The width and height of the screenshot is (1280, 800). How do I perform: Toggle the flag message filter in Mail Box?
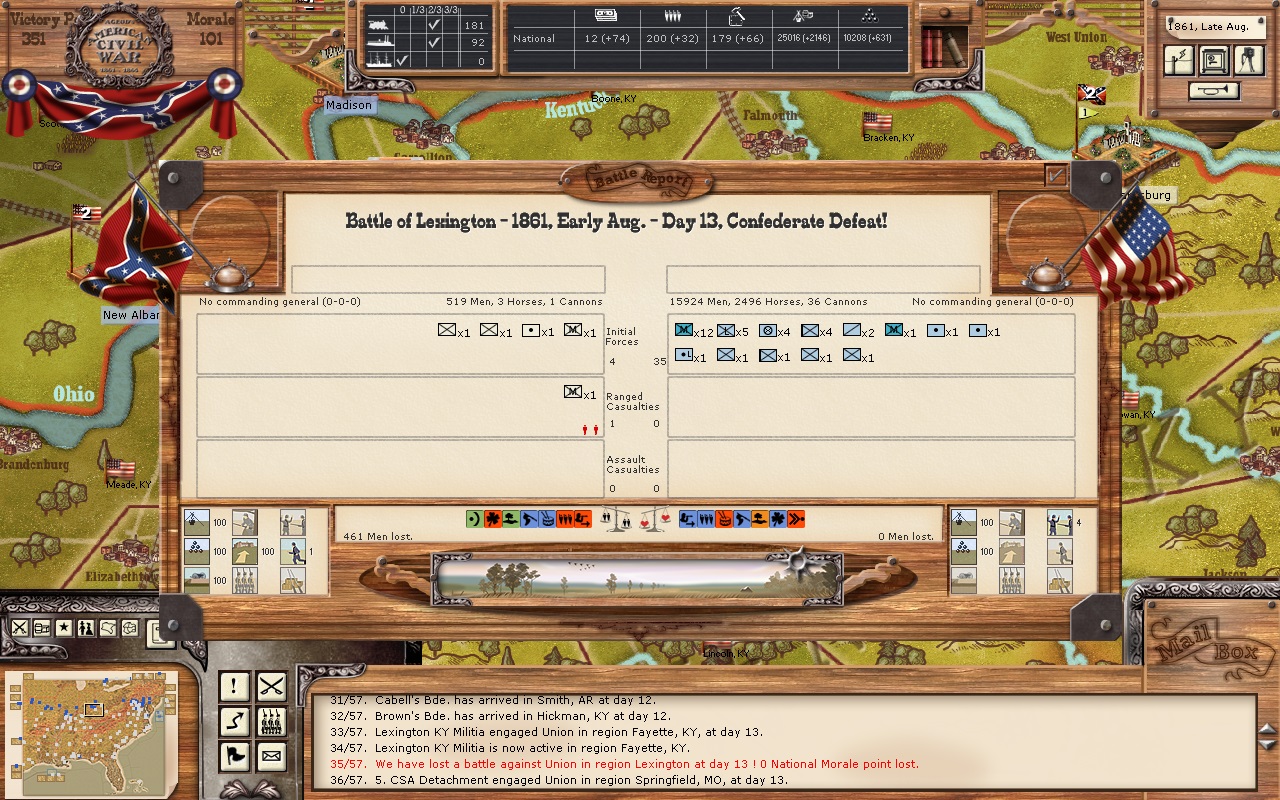tap(236, 757)
